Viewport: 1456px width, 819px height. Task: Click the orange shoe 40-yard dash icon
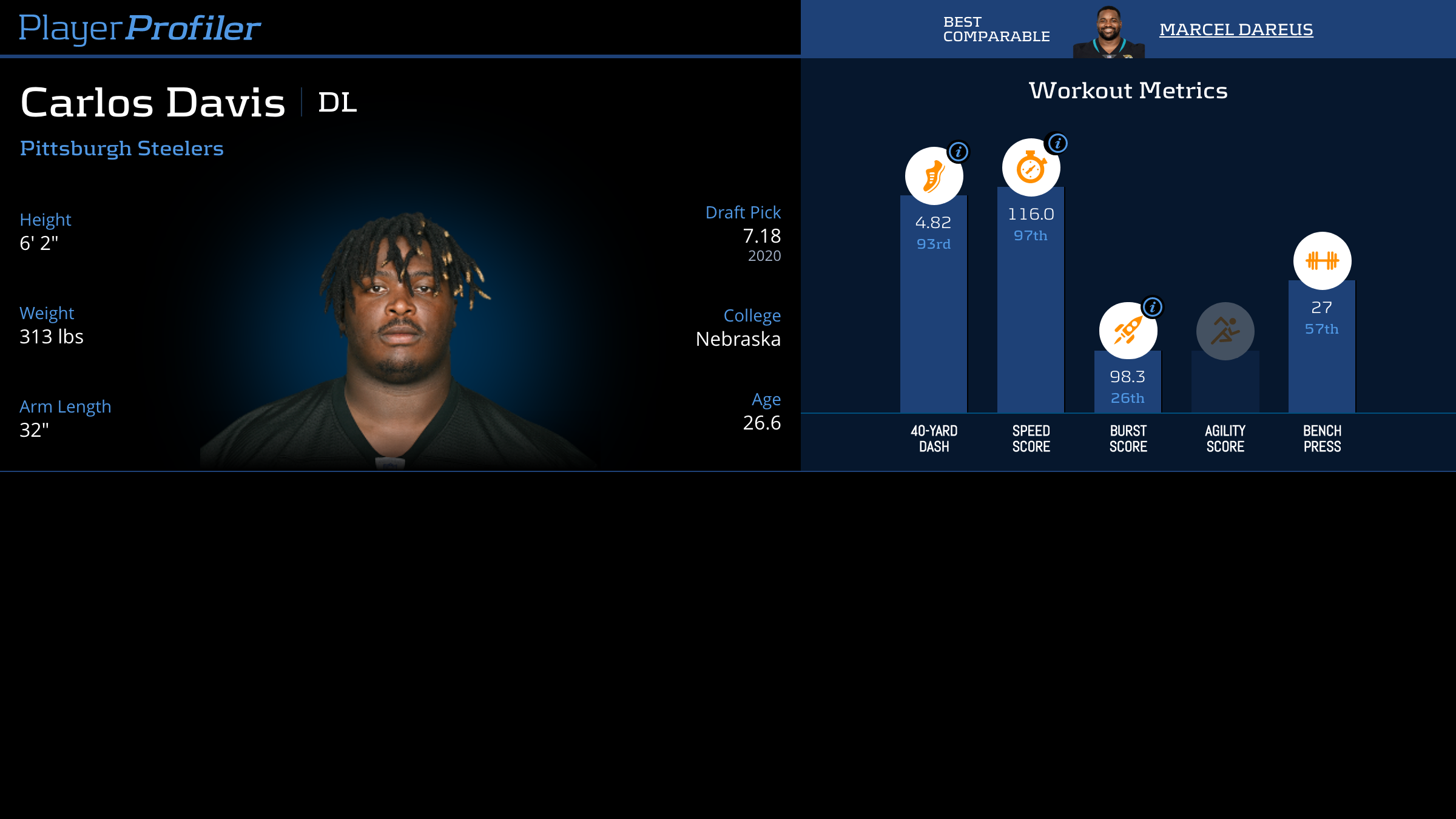click(933, 177)
